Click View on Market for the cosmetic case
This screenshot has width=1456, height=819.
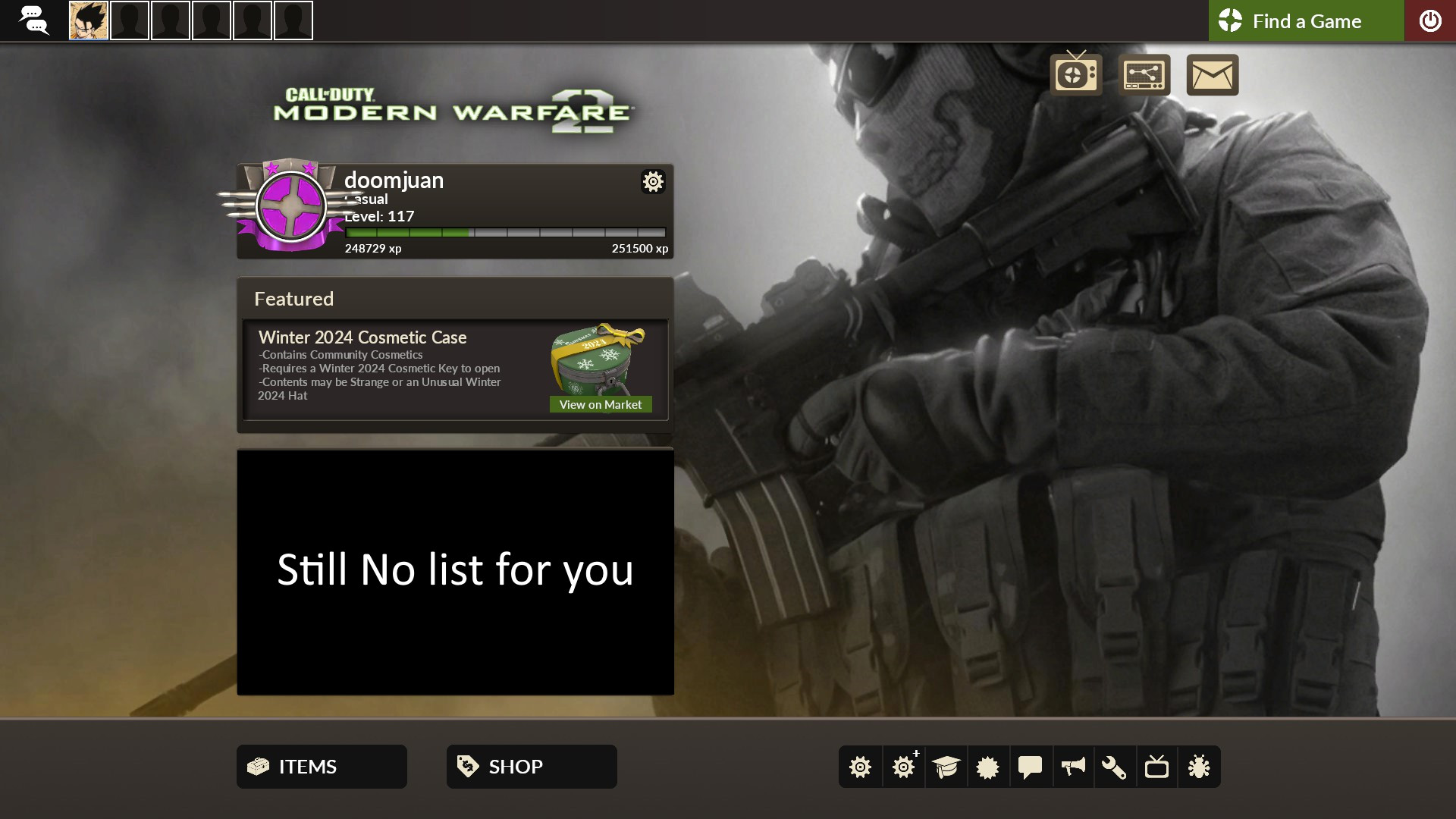600,404
